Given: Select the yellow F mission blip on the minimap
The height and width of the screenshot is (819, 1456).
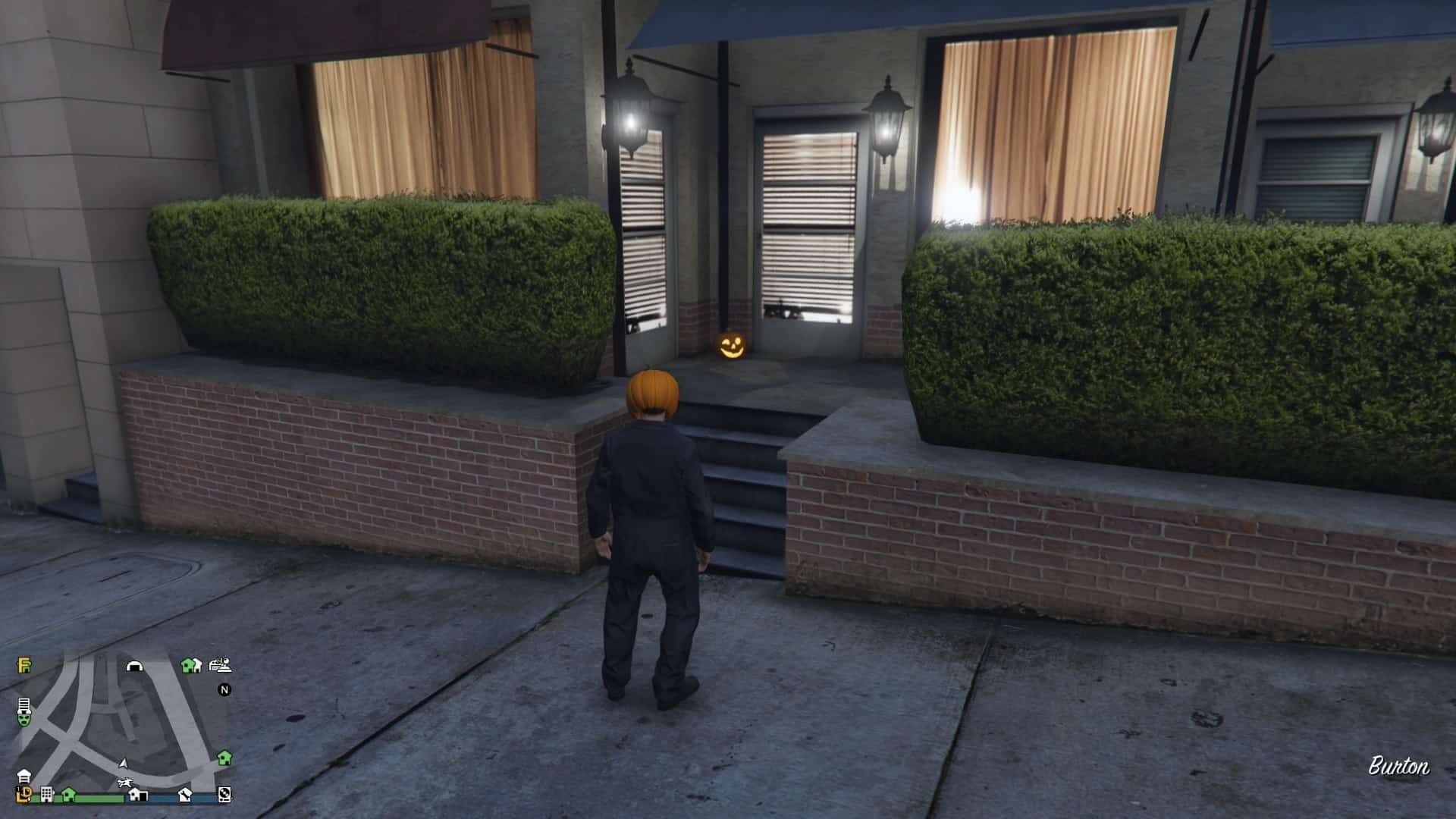Looking at the screenshot, I should [24, 665].
